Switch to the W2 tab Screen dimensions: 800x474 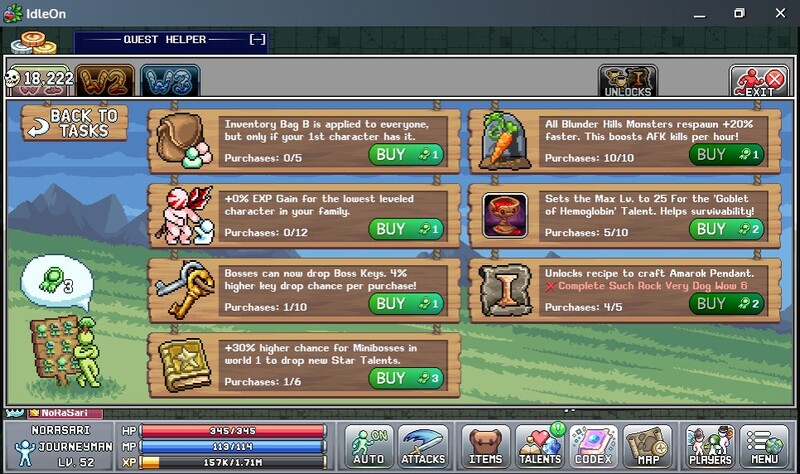(105, 81)
